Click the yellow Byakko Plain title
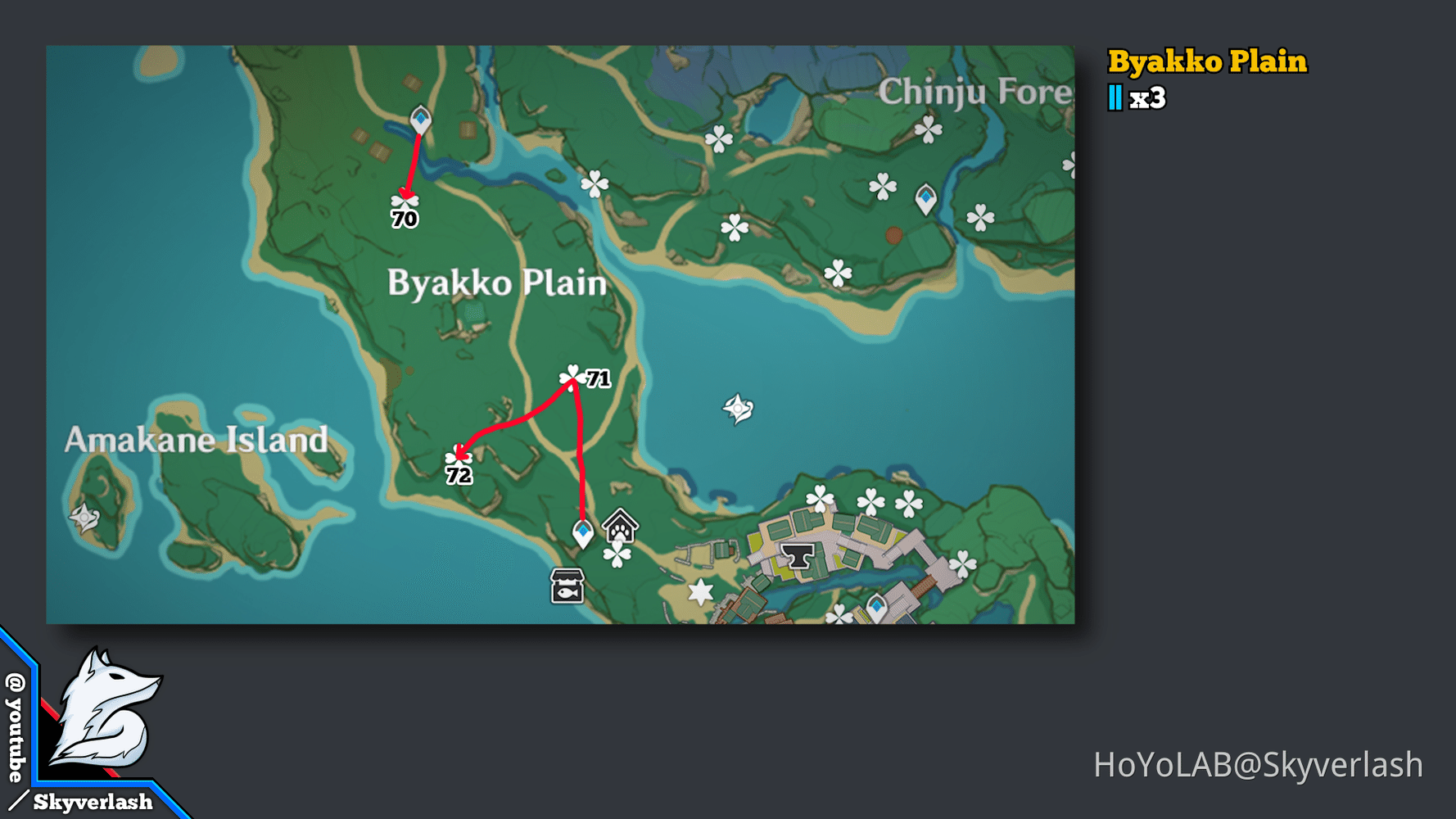The width and height of the screenshot is (1456, 819). 1208,61
